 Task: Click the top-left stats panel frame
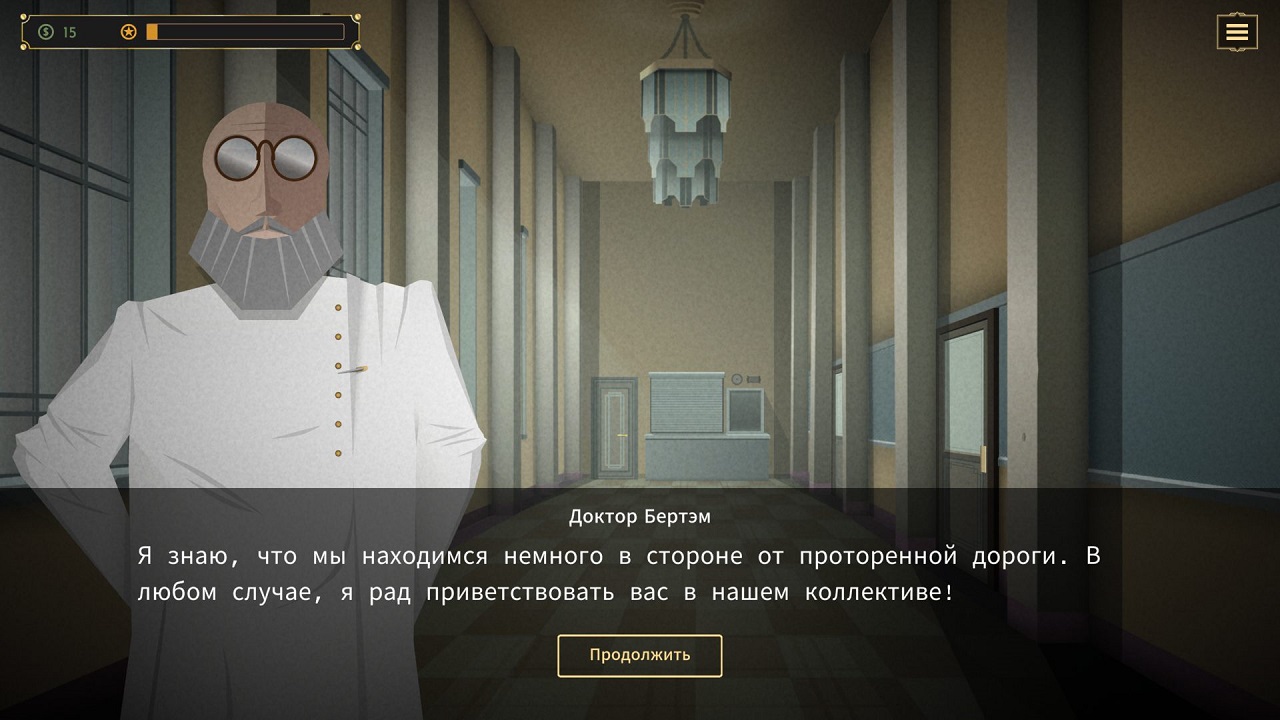185,31
